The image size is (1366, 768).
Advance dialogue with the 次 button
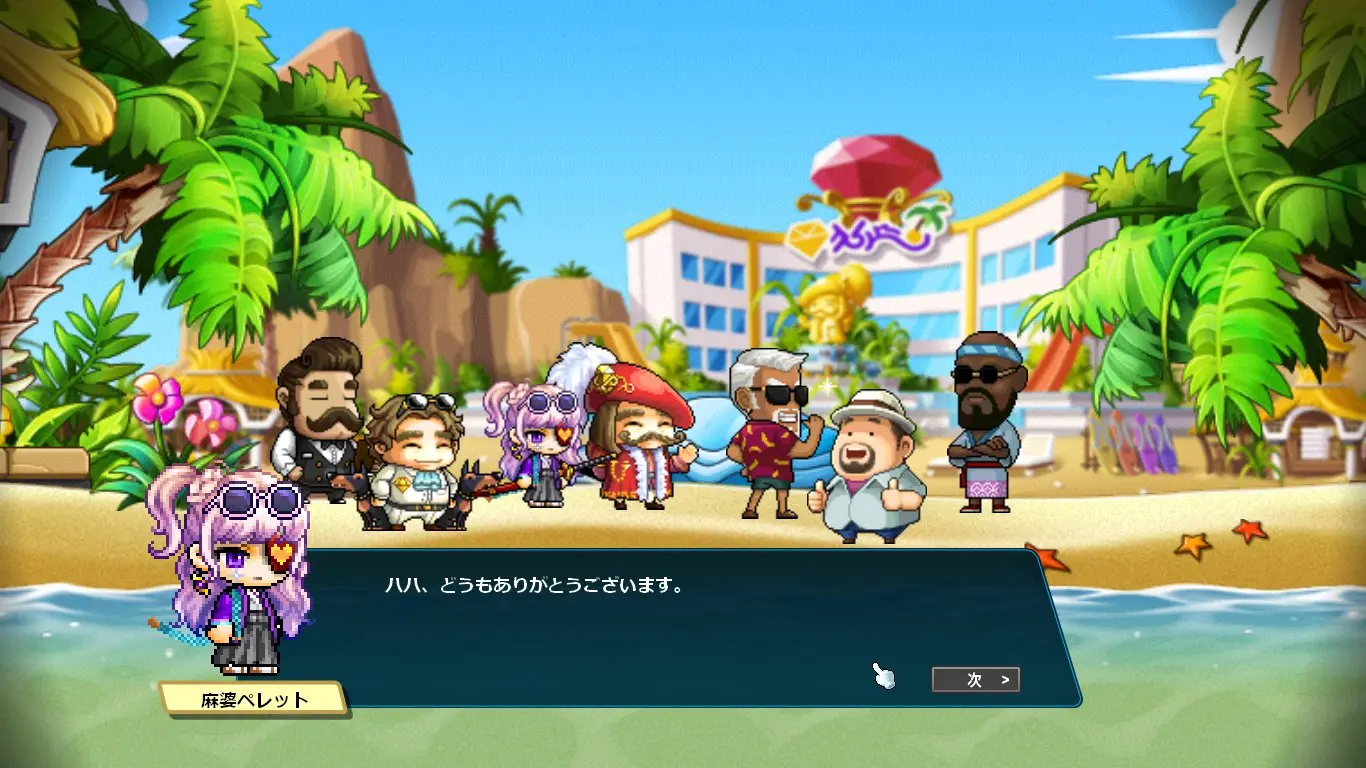(975, 680)
